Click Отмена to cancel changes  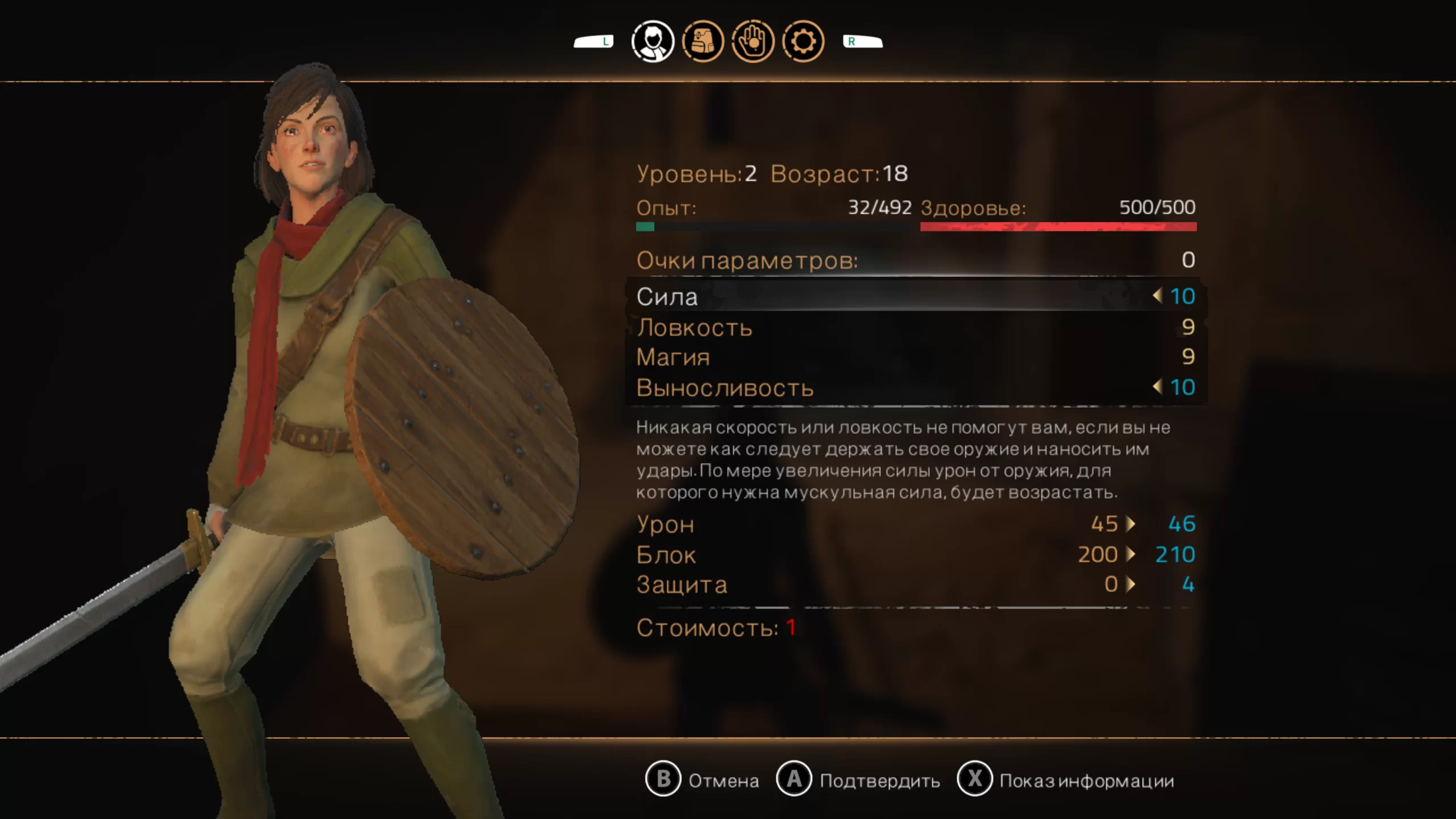[x=703, y=780]
